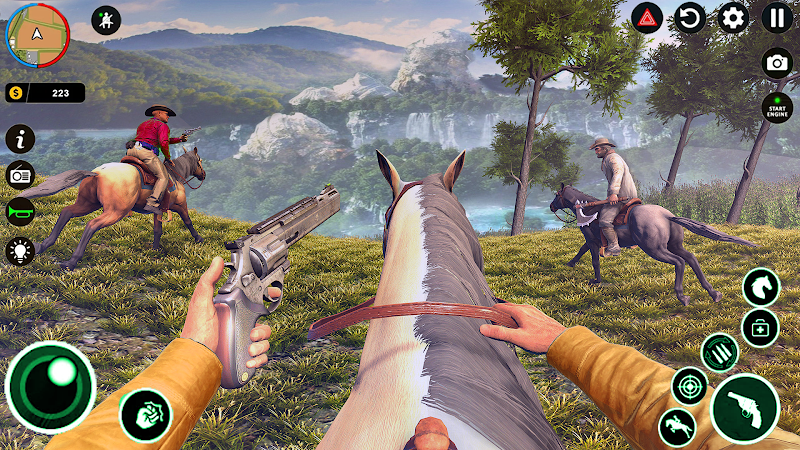
Task: Use the first aid medkit
Action: coord(760,327)
